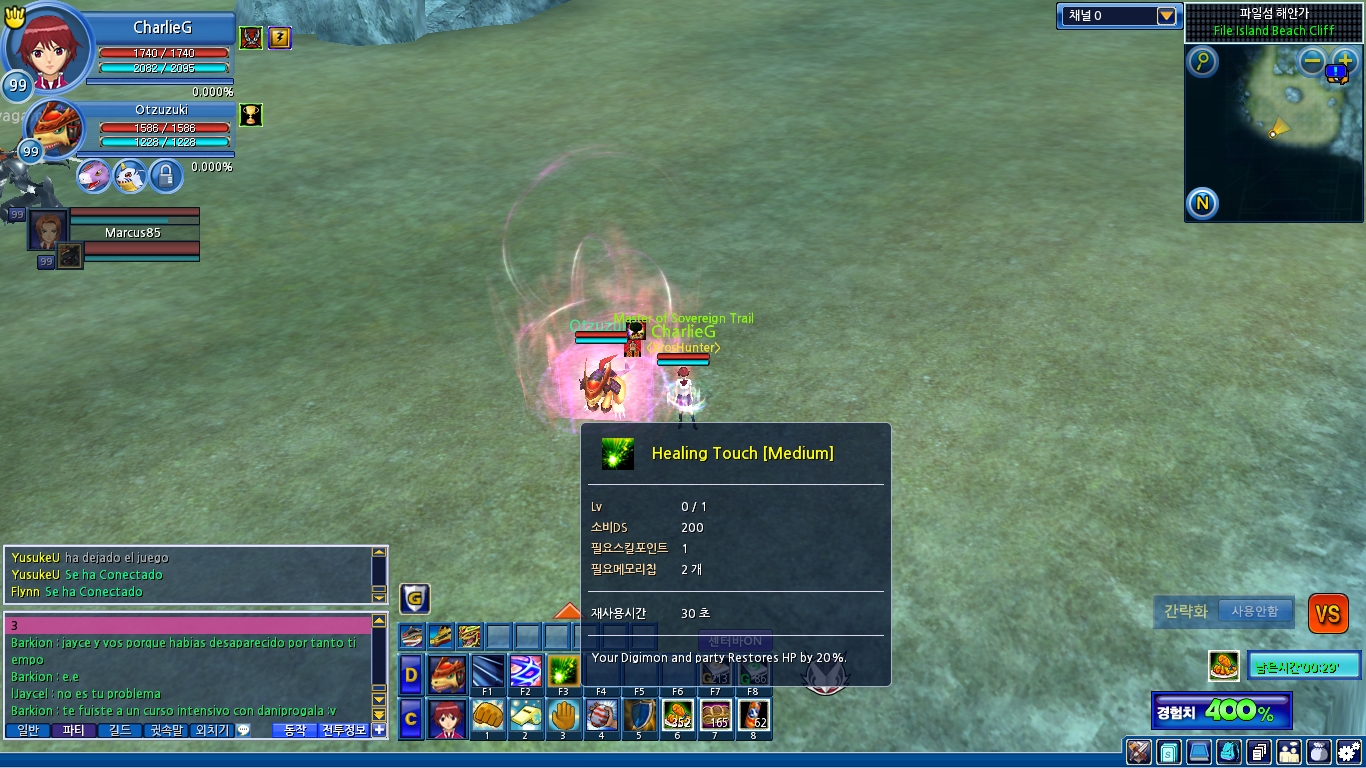Switch chat to the 파티 tab
Viewport: 1366px width, 768px height.
(74, 731)
